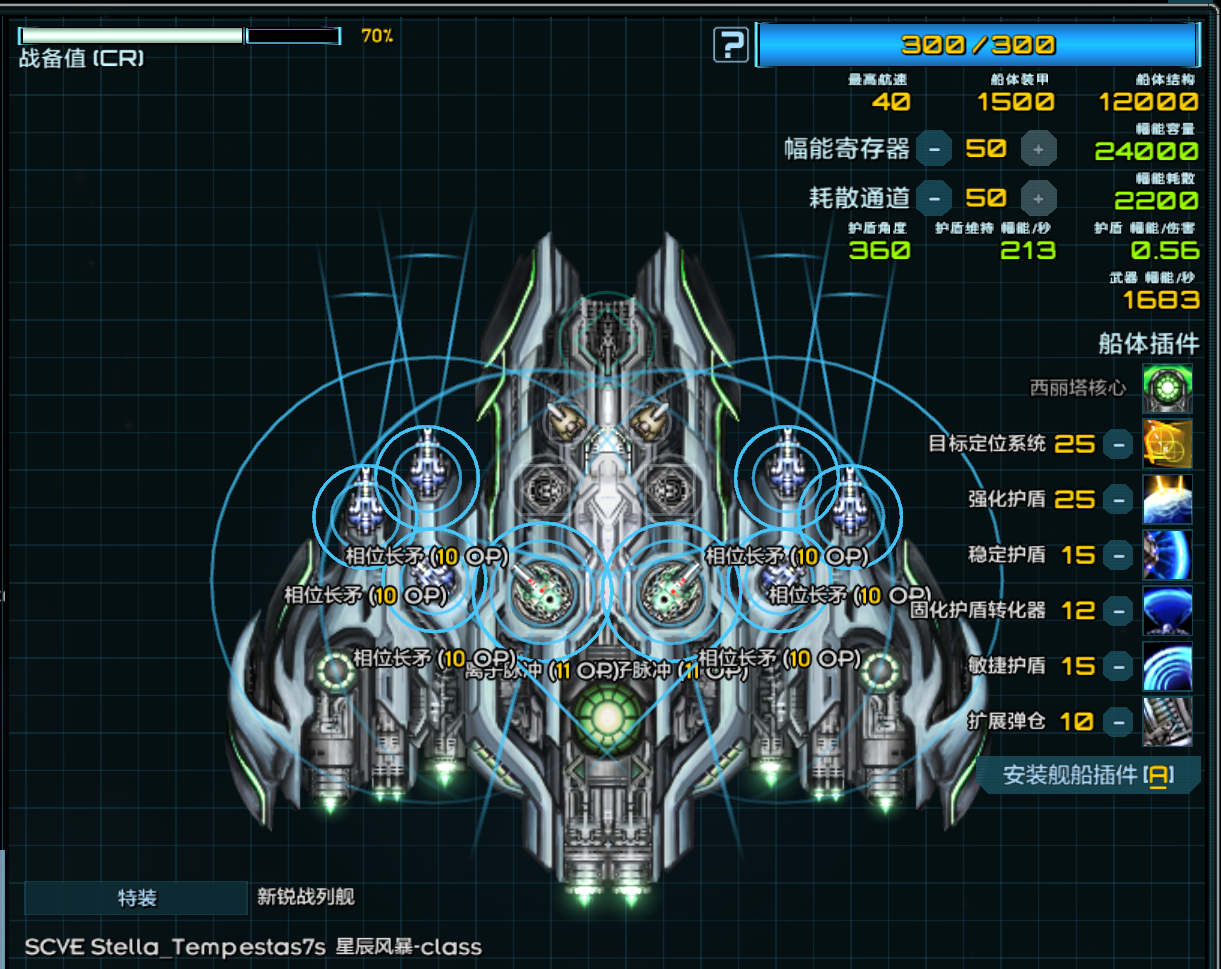
Task: Remove the 强化护盾 hull mod
Action: click(x=1118, y=499)
